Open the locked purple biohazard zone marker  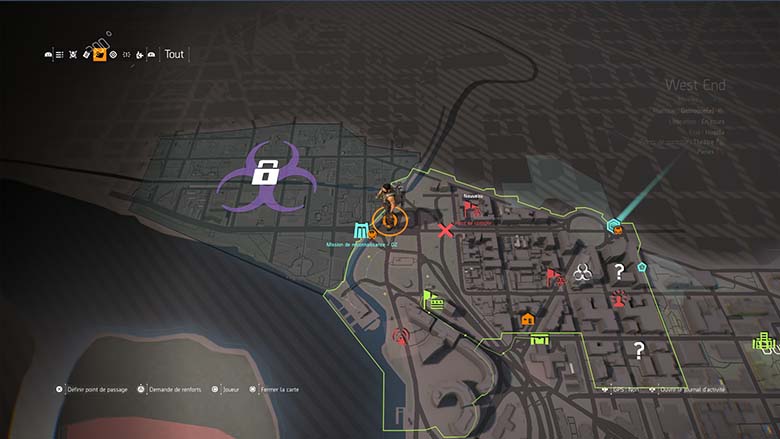265,175
